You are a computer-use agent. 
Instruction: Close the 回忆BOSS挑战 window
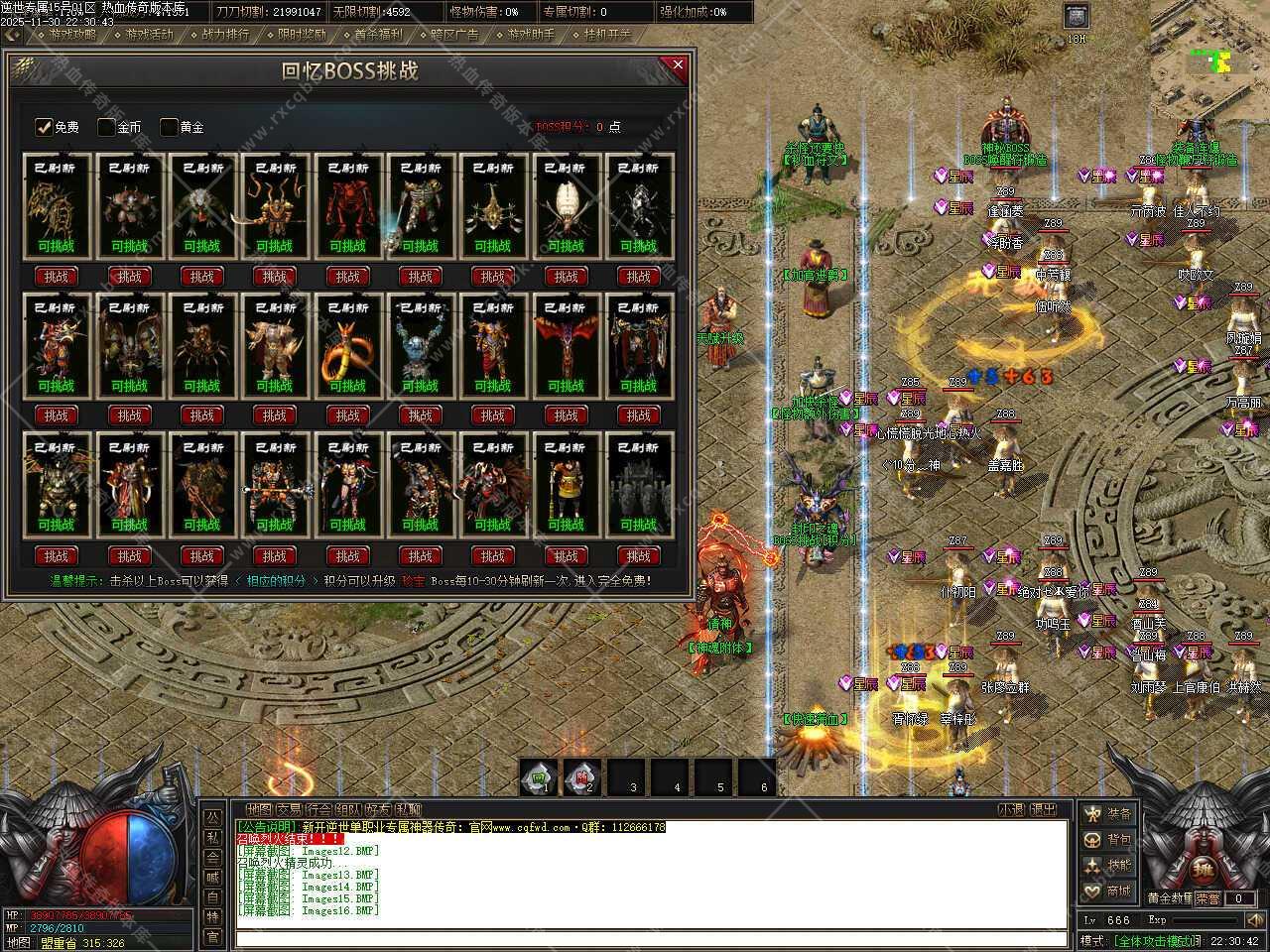(678, 66)
